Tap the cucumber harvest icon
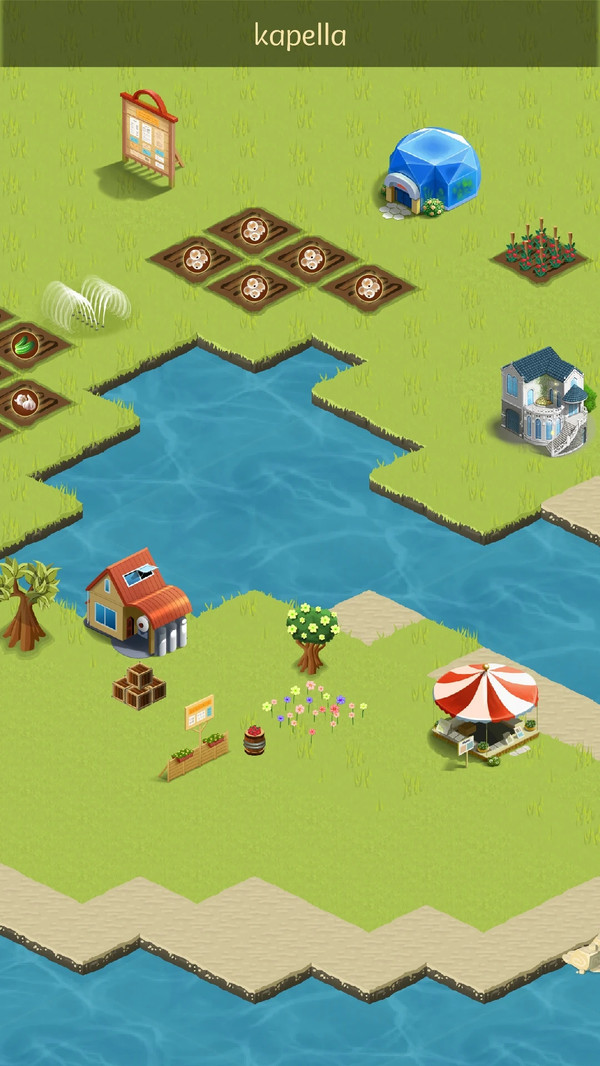This screenshot has width=600, height=1066. (24, 345)
